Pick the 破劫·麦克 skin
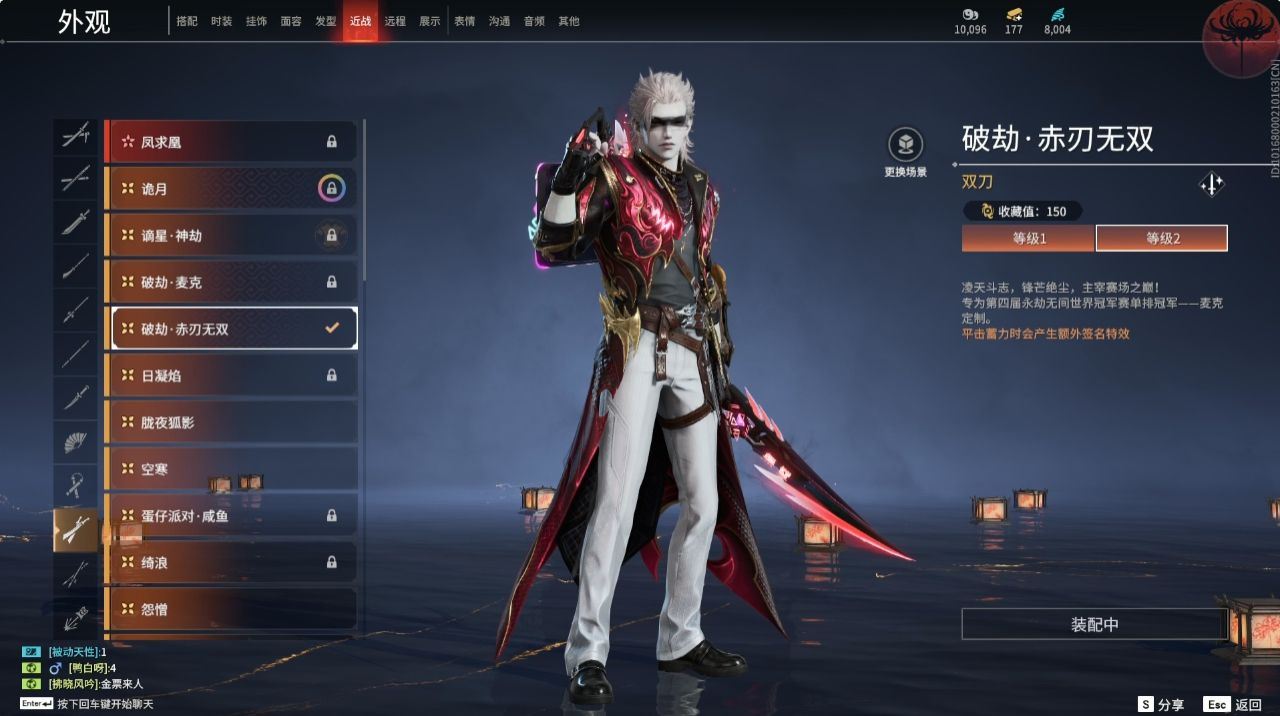Viewport: 1280px width, 716px height. [231, 282]
